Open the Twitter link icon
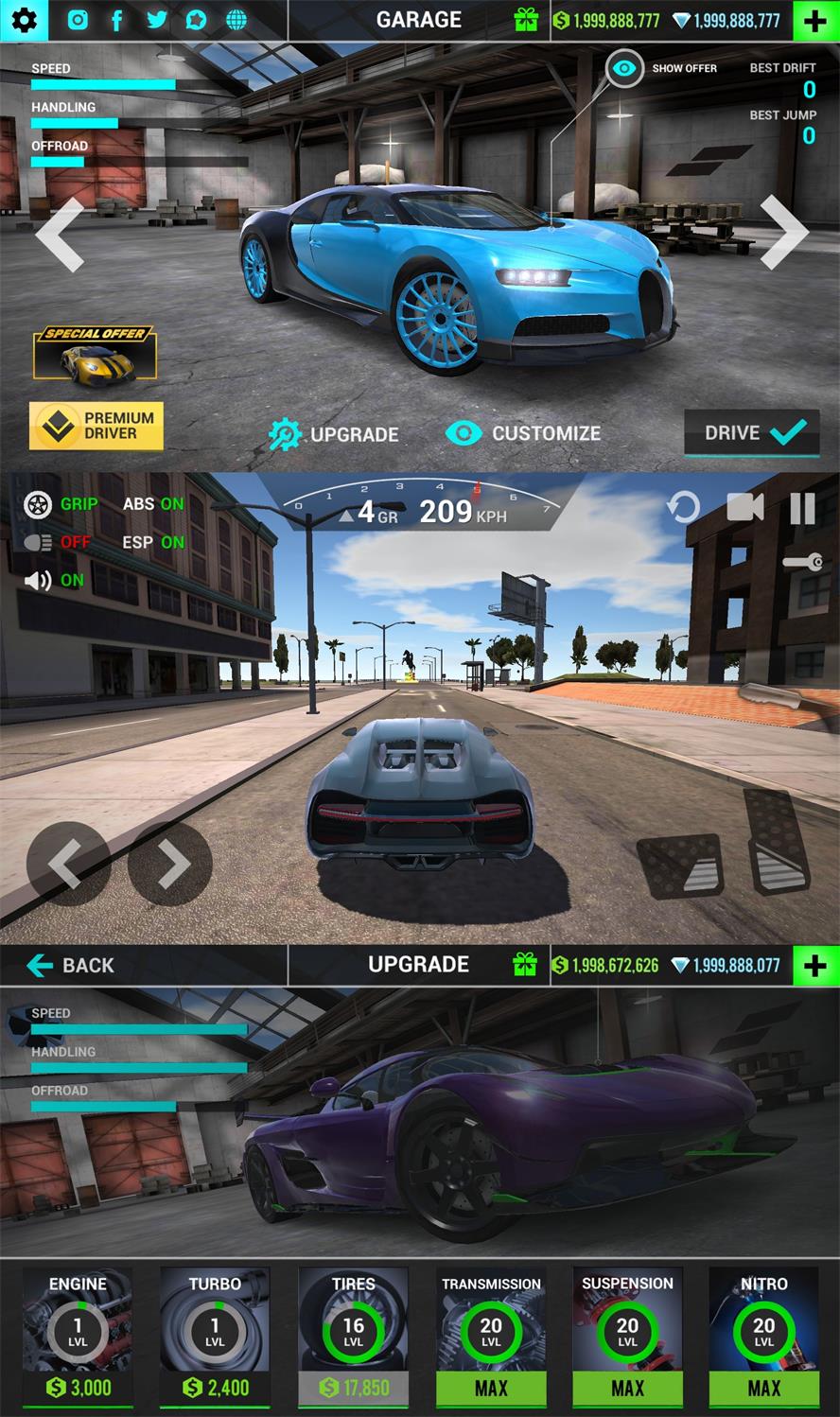Viewport: 840px width, 1417px height. click(157, 20)
